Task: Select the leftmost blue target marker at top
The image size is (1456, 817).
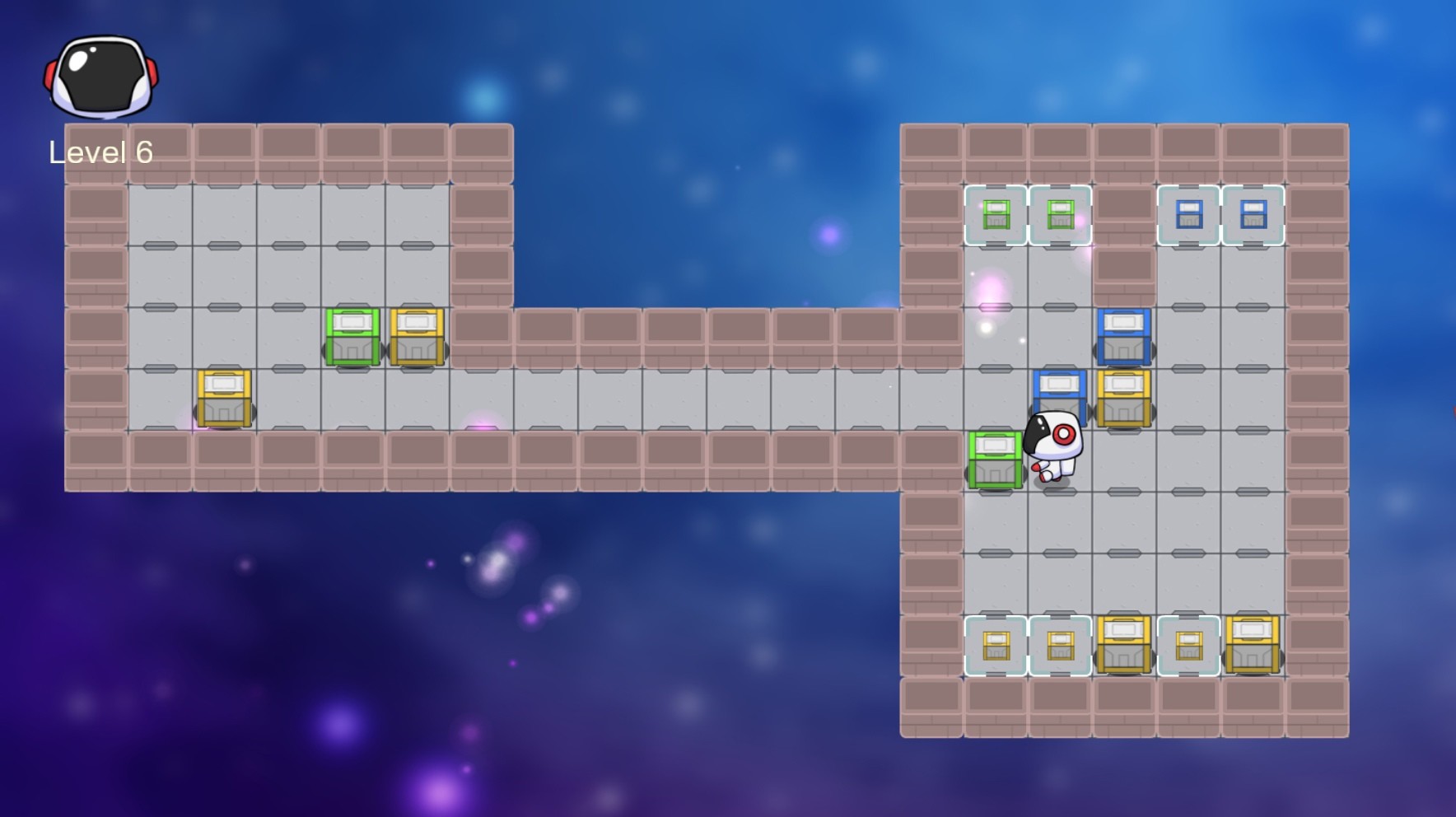Action: (x=1188, y=216)
